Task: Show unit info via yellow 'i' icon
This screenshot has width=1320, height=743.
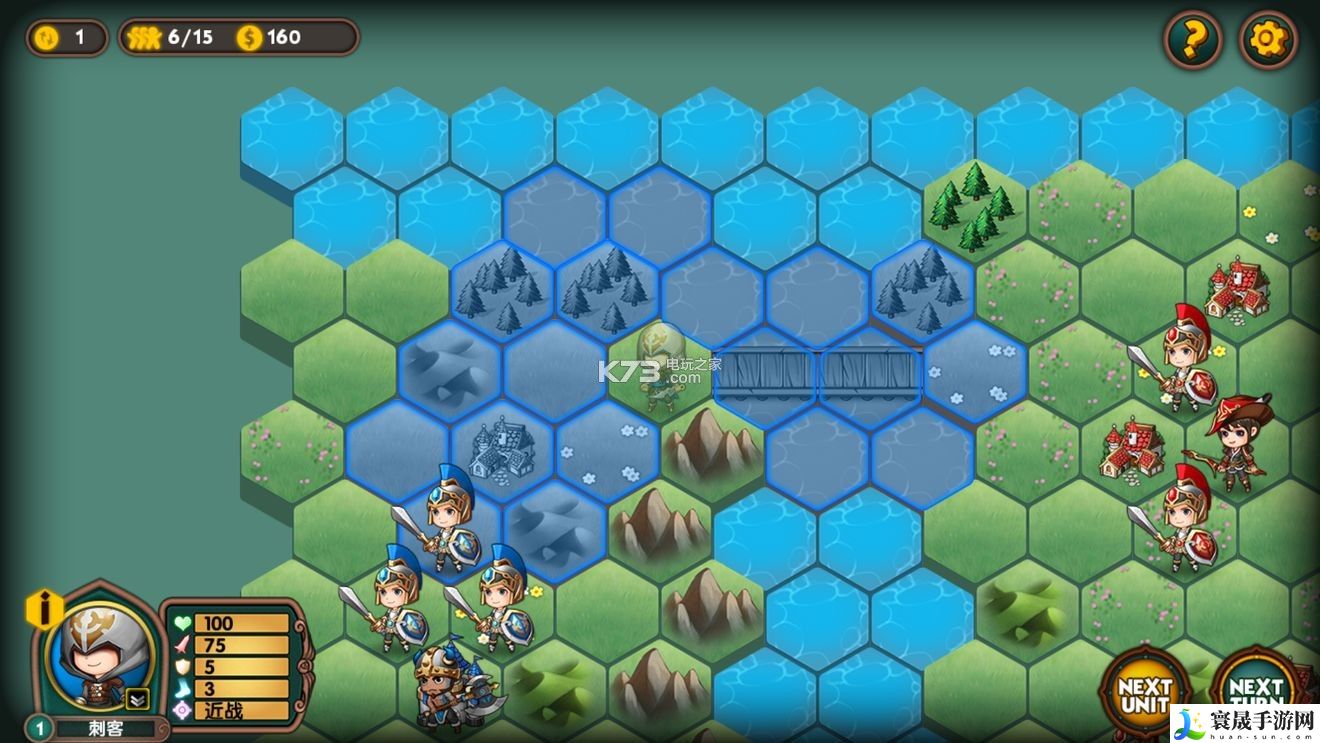Action: click(x=44, y=608)
